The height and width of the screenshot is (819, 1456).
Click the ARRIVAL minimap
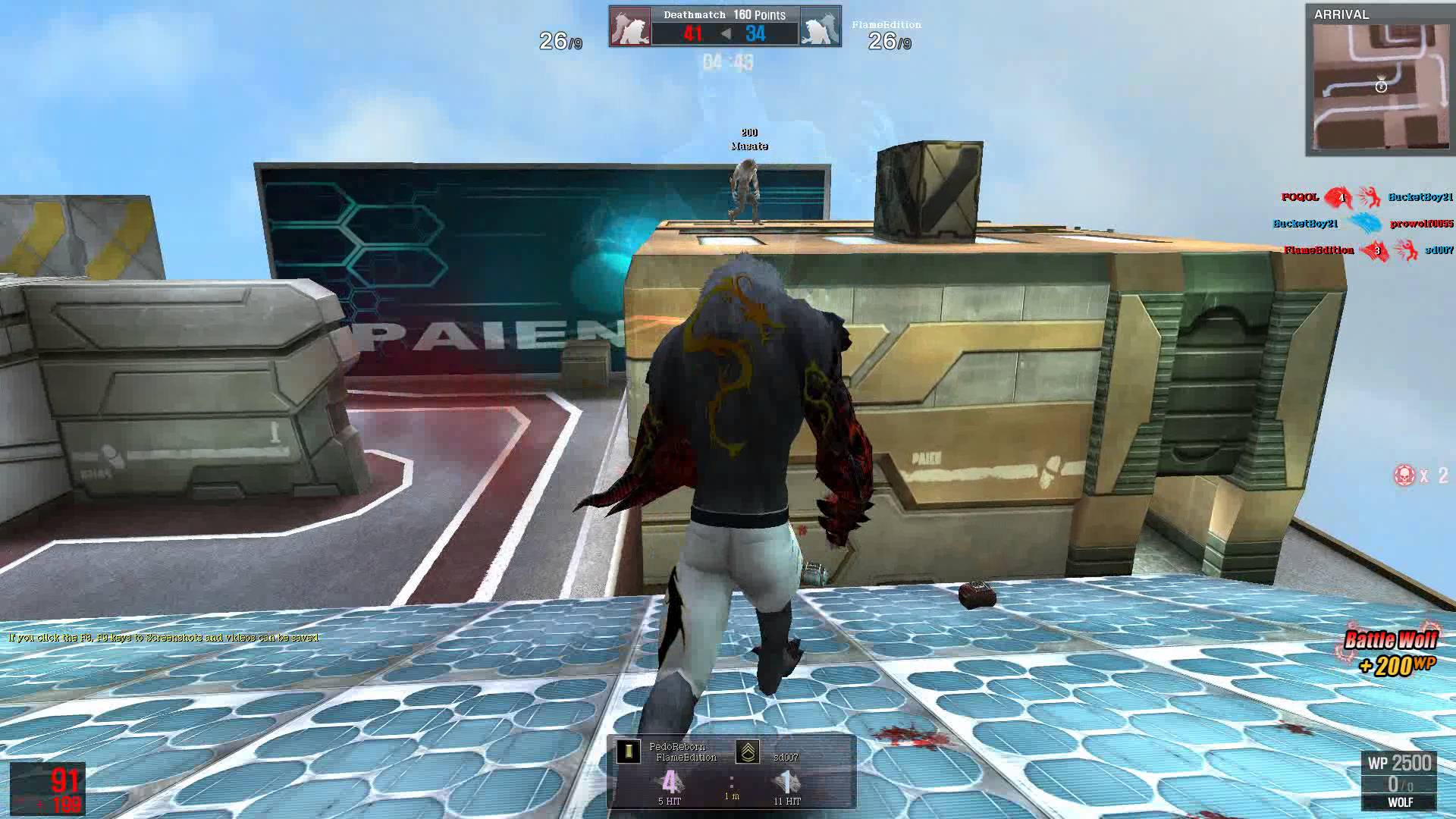(1379, 86)
